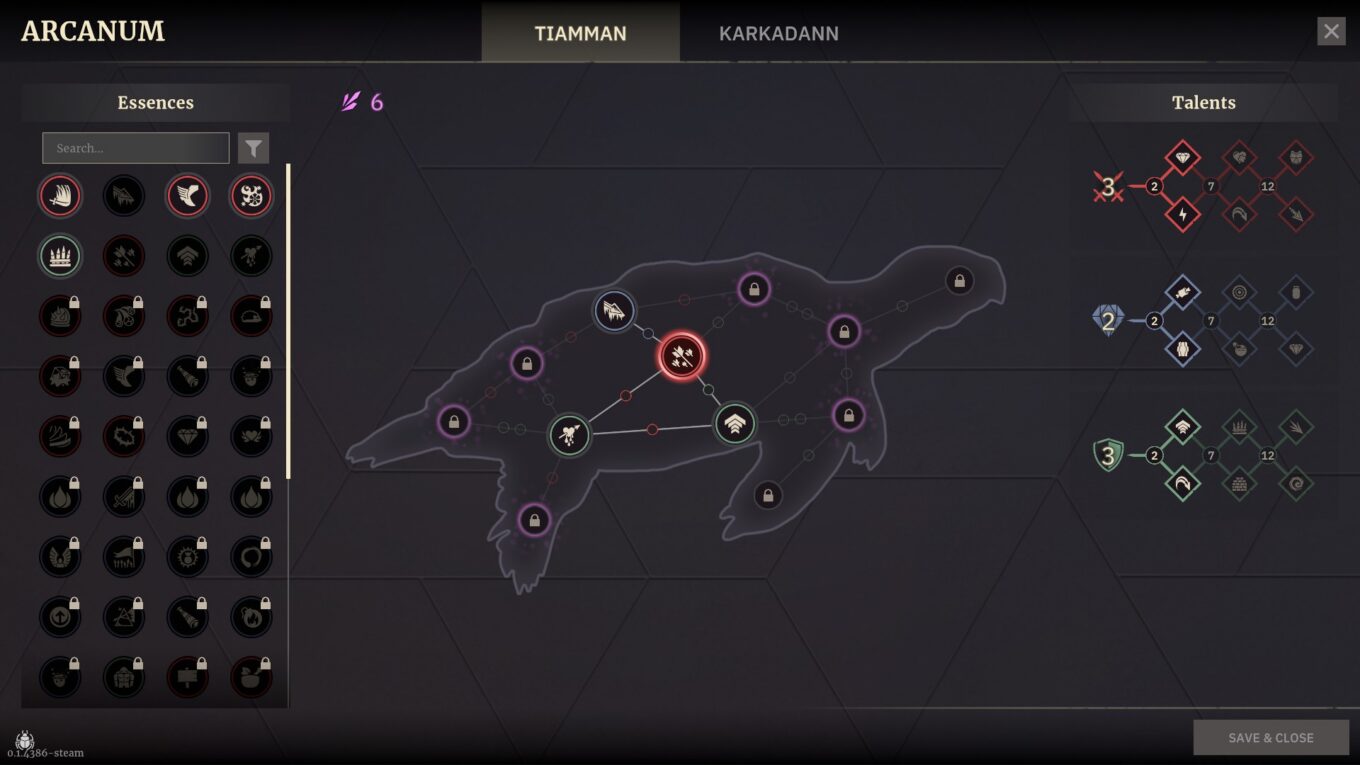Select the blue wrapped candy talent
This screenshot has height=765, width=1360.
[x=1182, y=293]
